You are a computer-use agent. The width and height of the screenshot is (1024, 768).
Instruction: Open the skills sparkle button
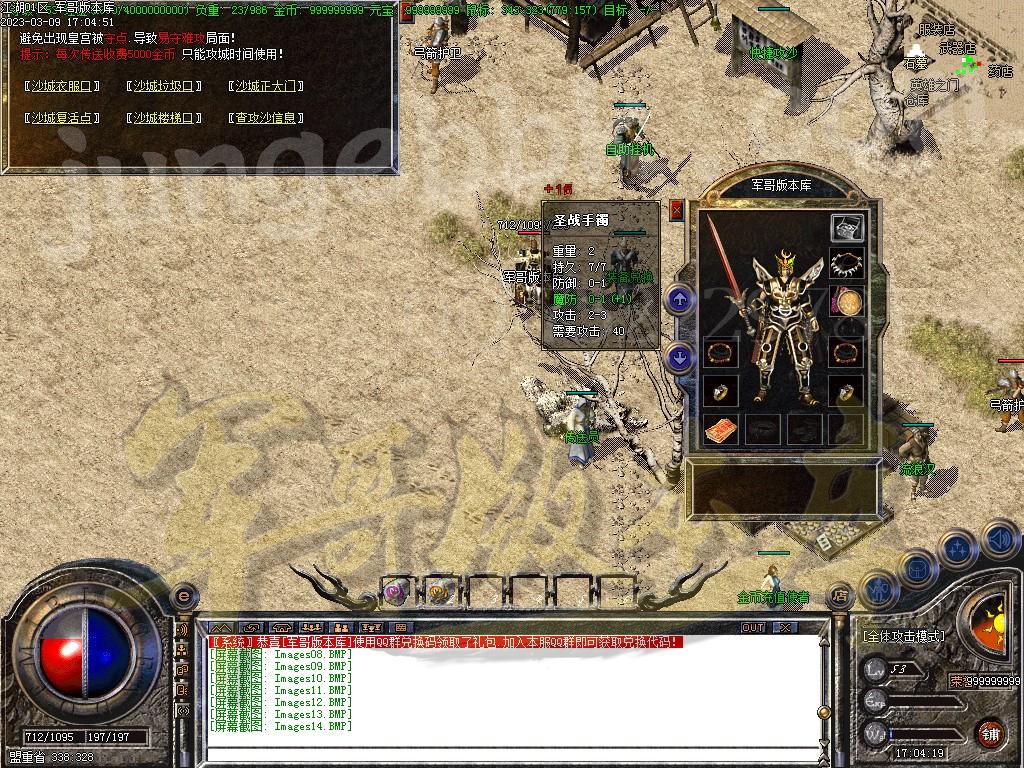957,548
